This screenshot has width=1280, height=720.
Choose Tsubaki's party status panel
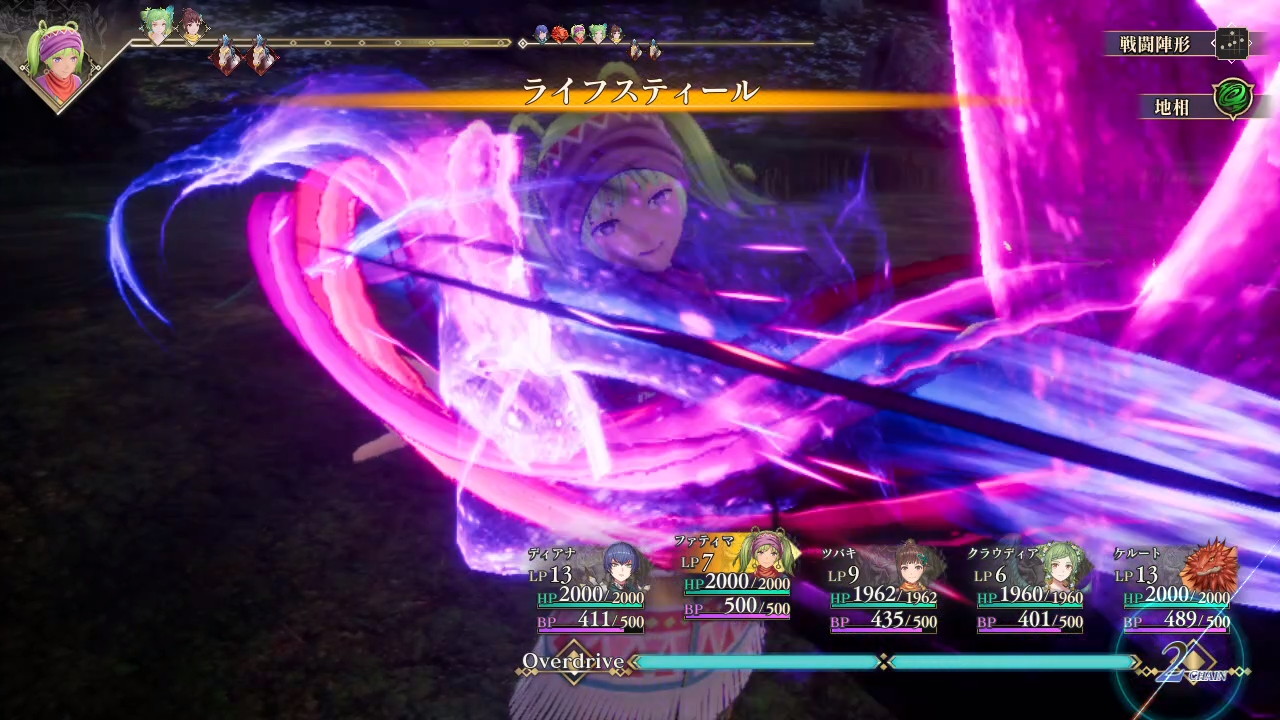coord(883,590)
